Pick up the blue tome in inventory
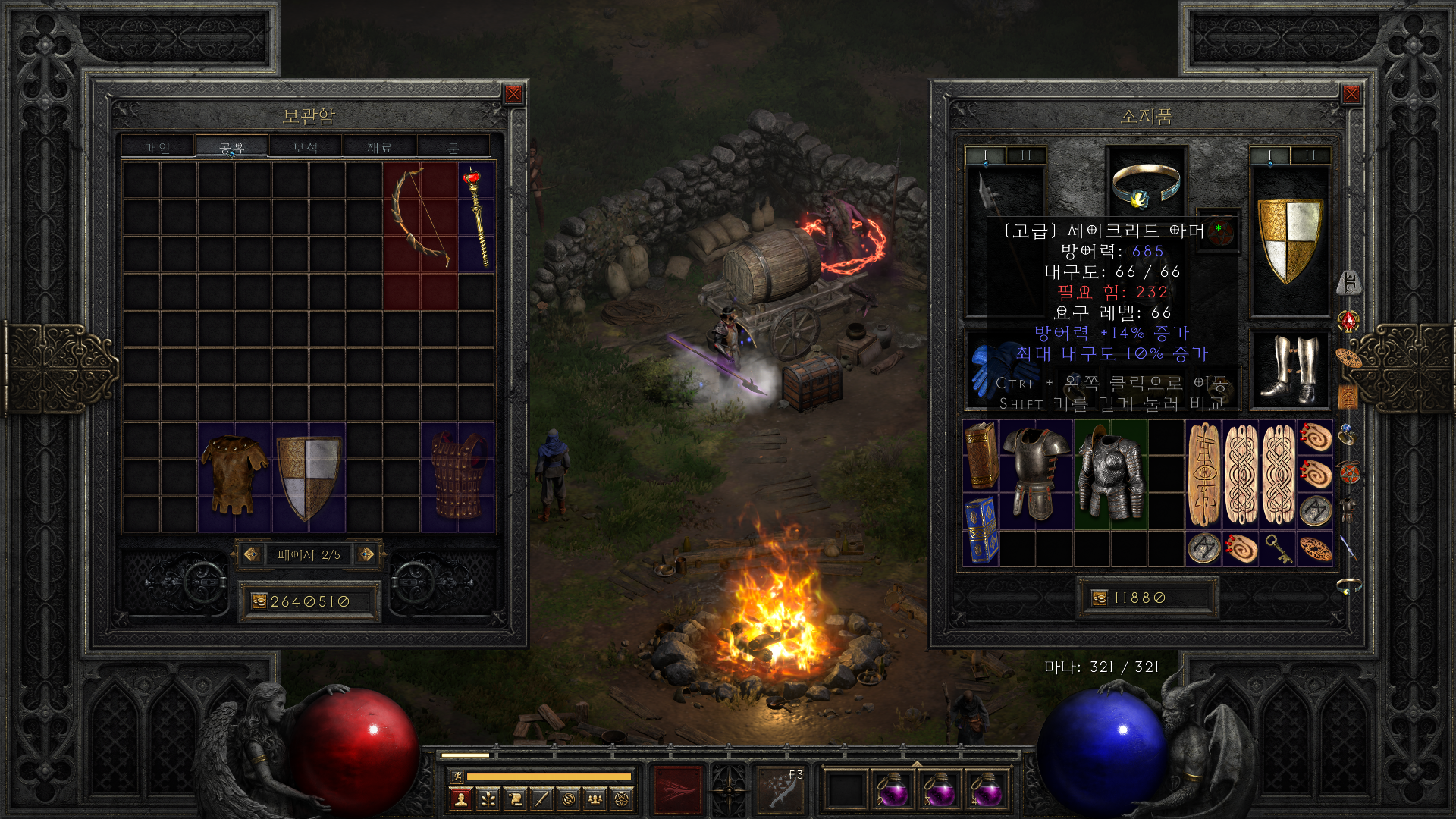The height and width of the screenshot is (819, 1456). pyautogui.click(x=981, y=529)
